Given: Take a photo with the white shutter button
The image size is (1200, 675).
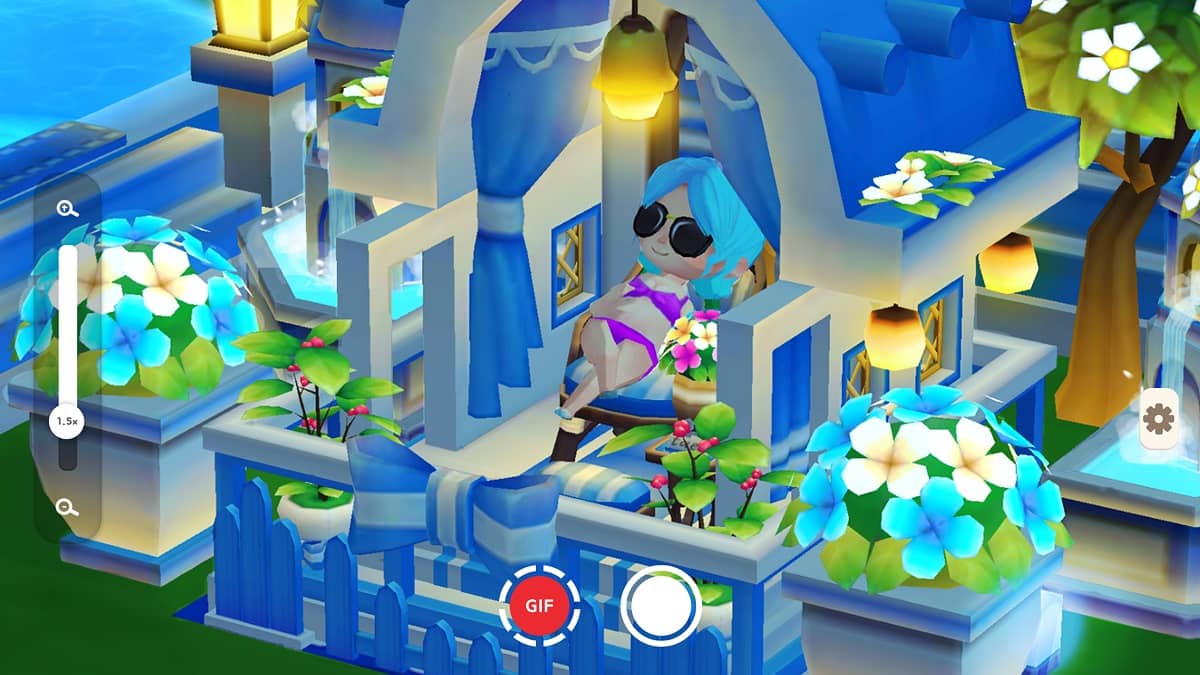Looking at the screenshot, I should click(x=659, y=604).
